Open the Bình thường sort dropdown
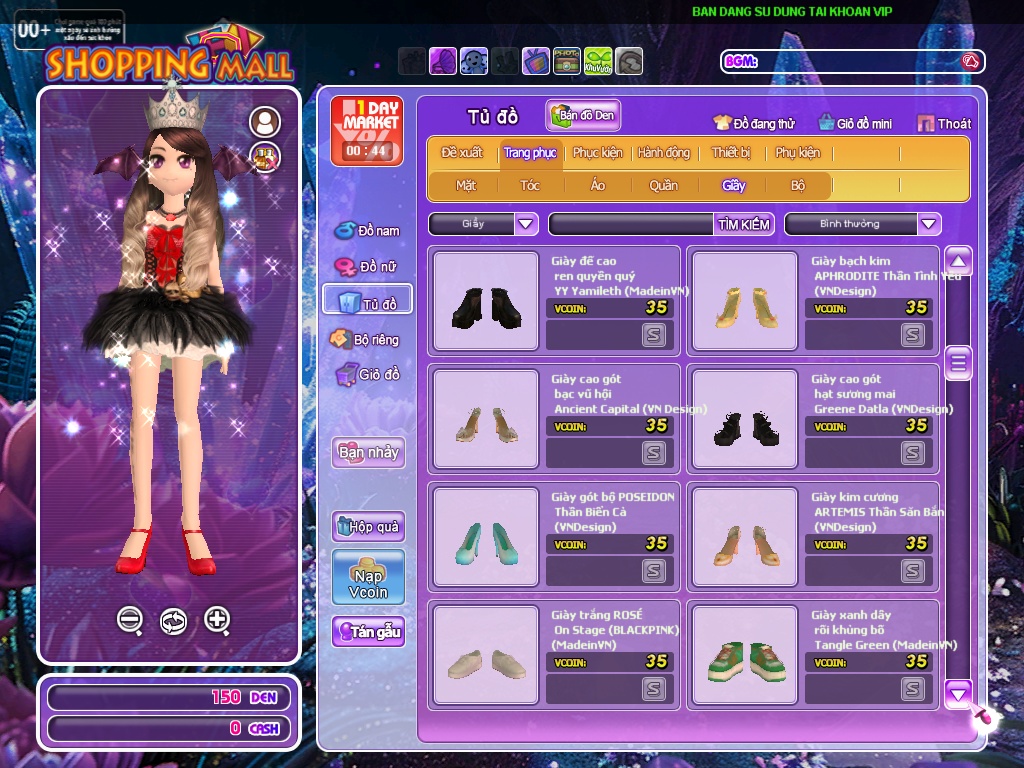Screen dimensions: 1024x768 (929, 224)
